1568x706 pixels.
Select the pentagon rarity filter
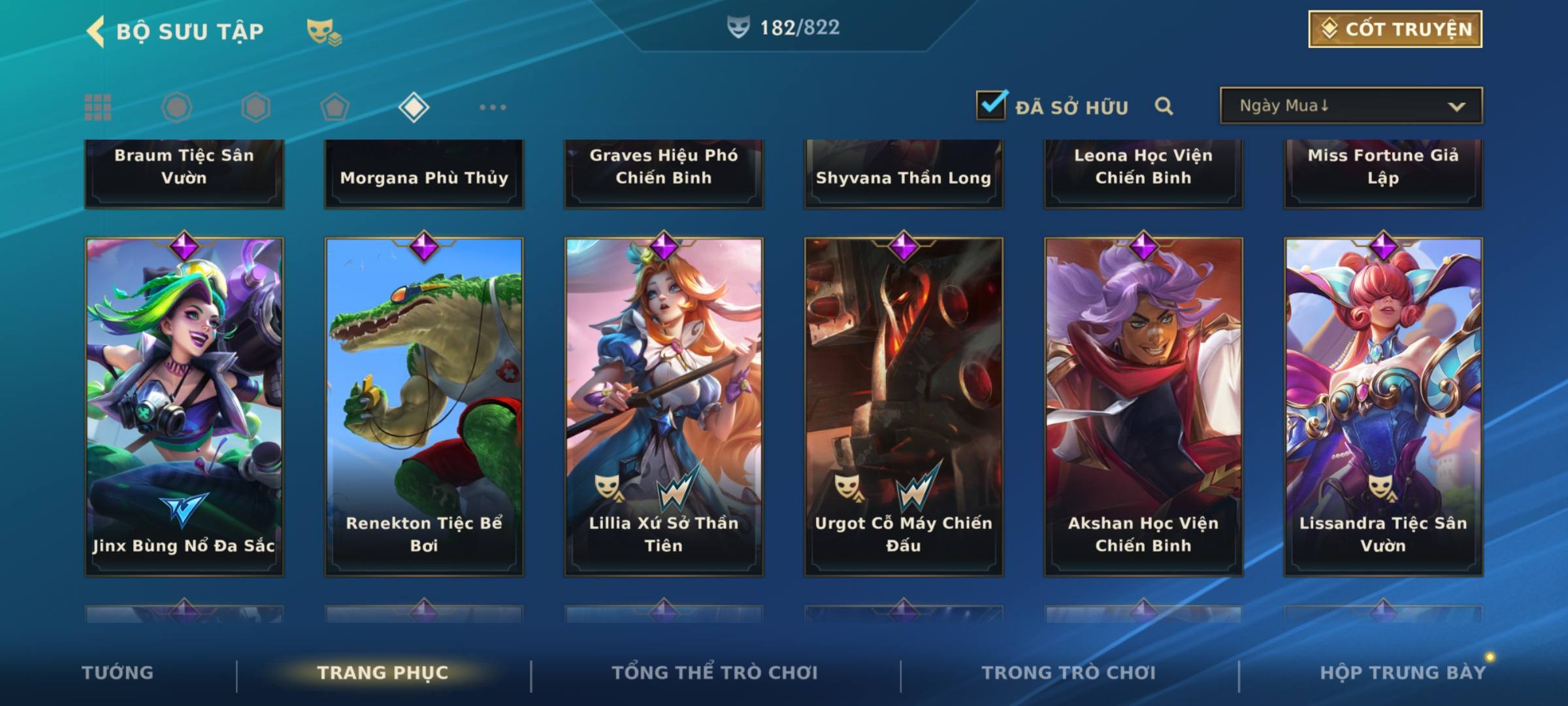coord(335,107)
